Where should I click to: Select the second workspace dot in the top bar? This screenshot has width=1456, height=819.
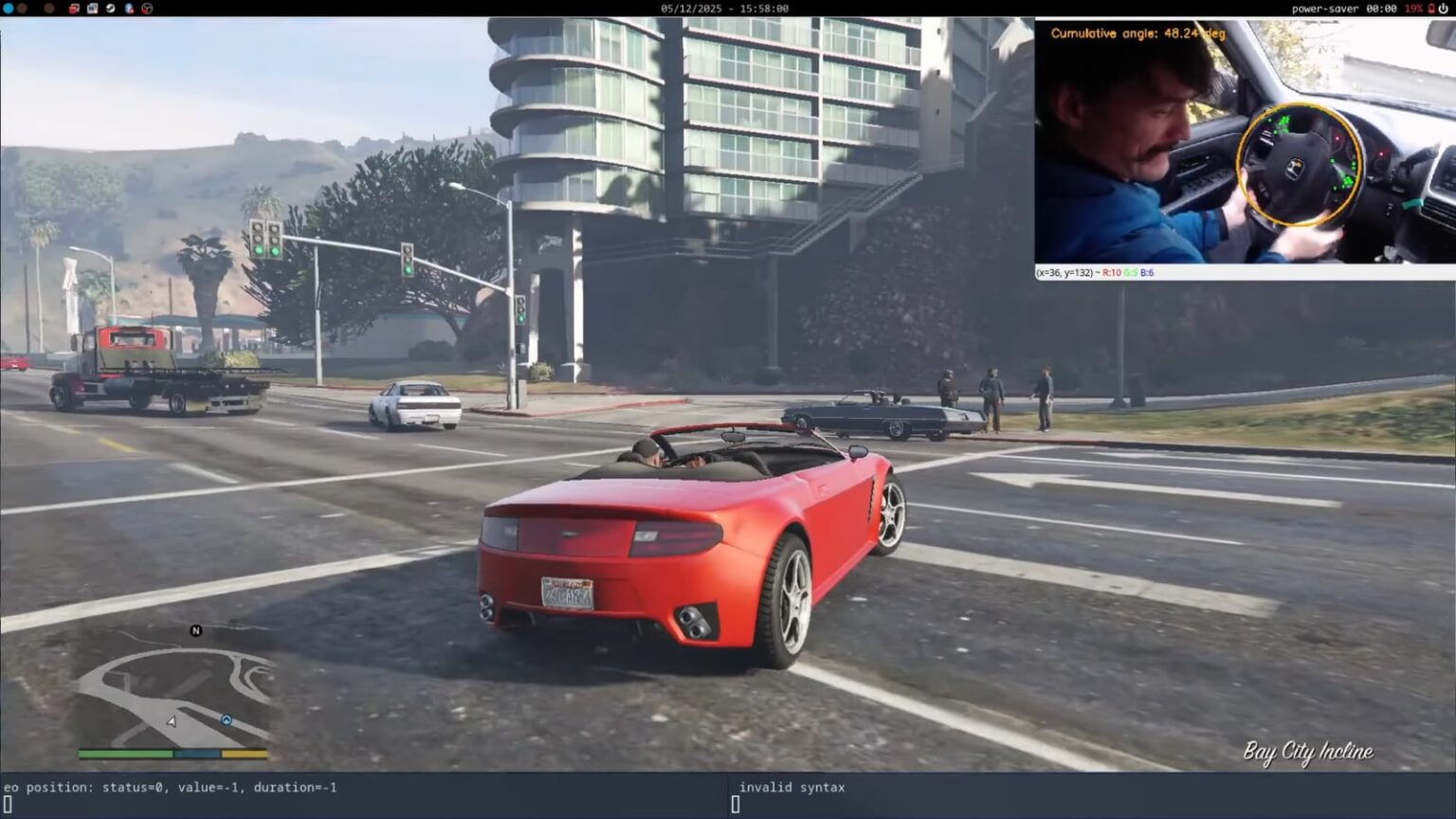pos(22,8)
